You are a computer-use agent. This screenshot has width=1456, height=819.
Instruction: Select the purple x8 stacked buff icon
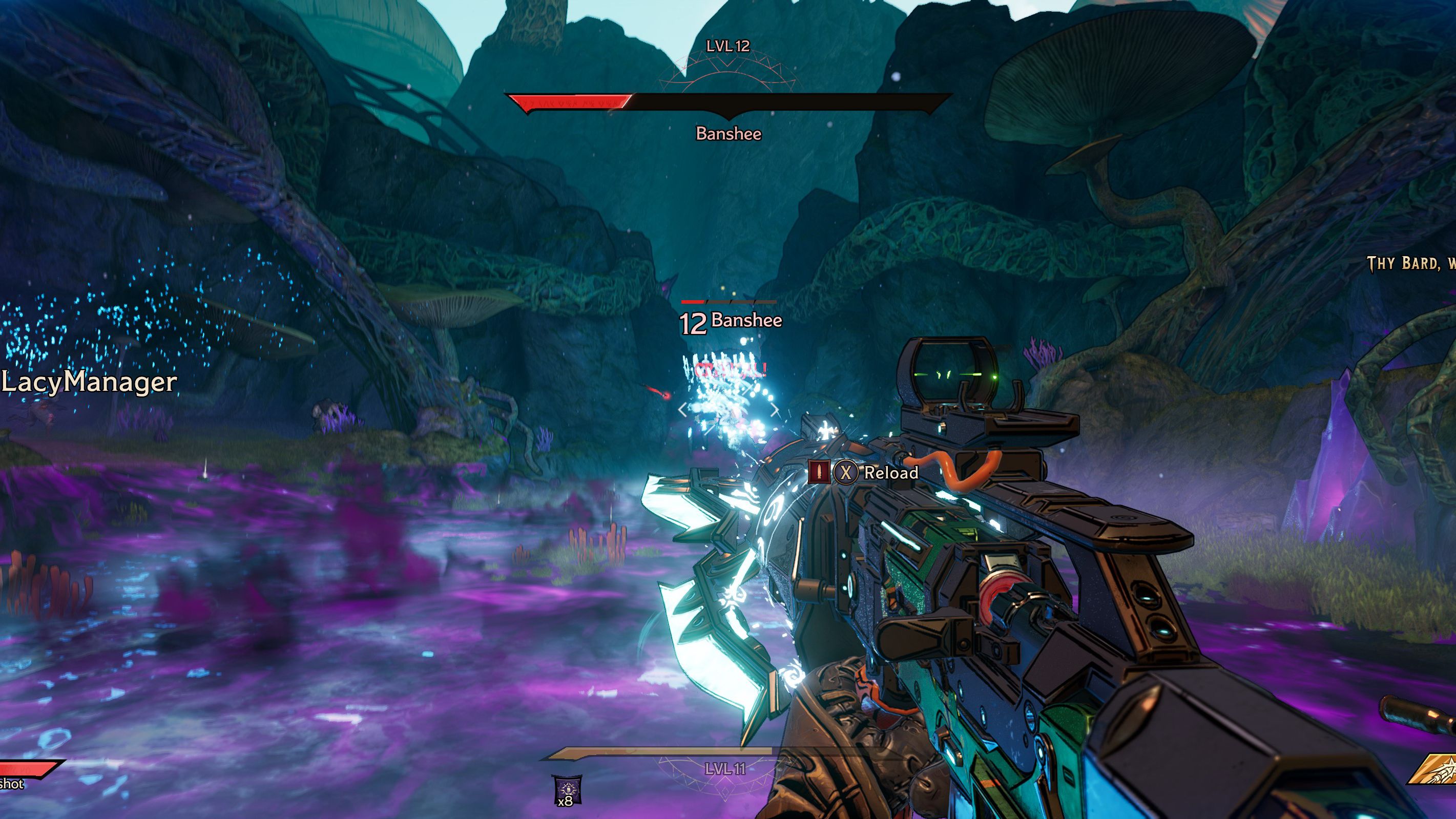[566, 787]
